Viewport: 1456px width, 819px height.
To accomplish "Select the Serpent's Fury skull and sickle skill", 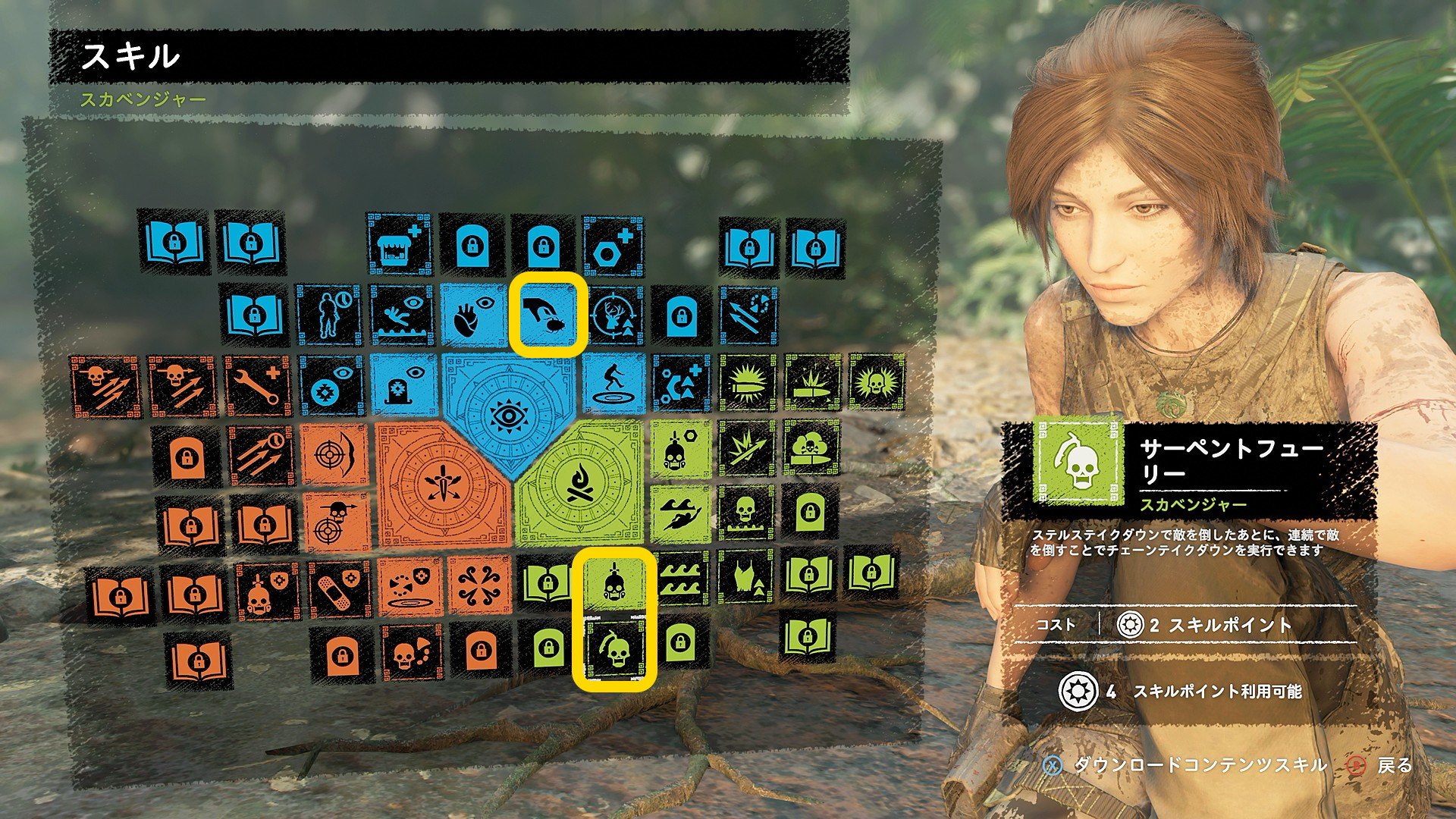I will [x=614, y=650].
